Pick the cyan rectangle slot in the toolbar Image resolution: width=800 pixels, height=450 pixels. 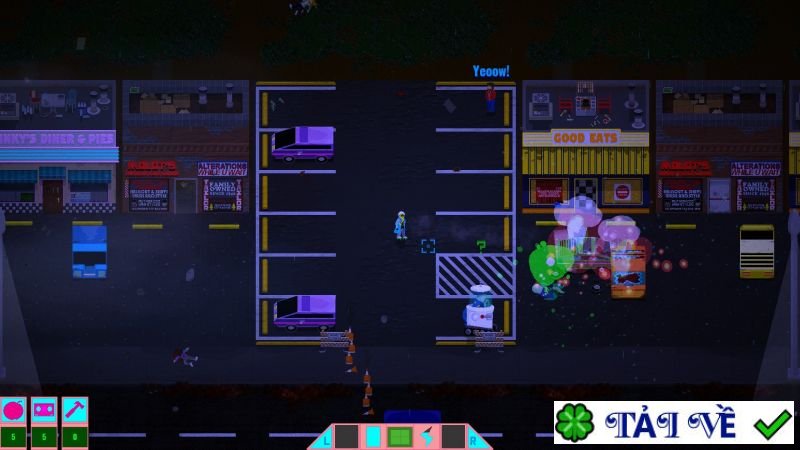[373, 437]
